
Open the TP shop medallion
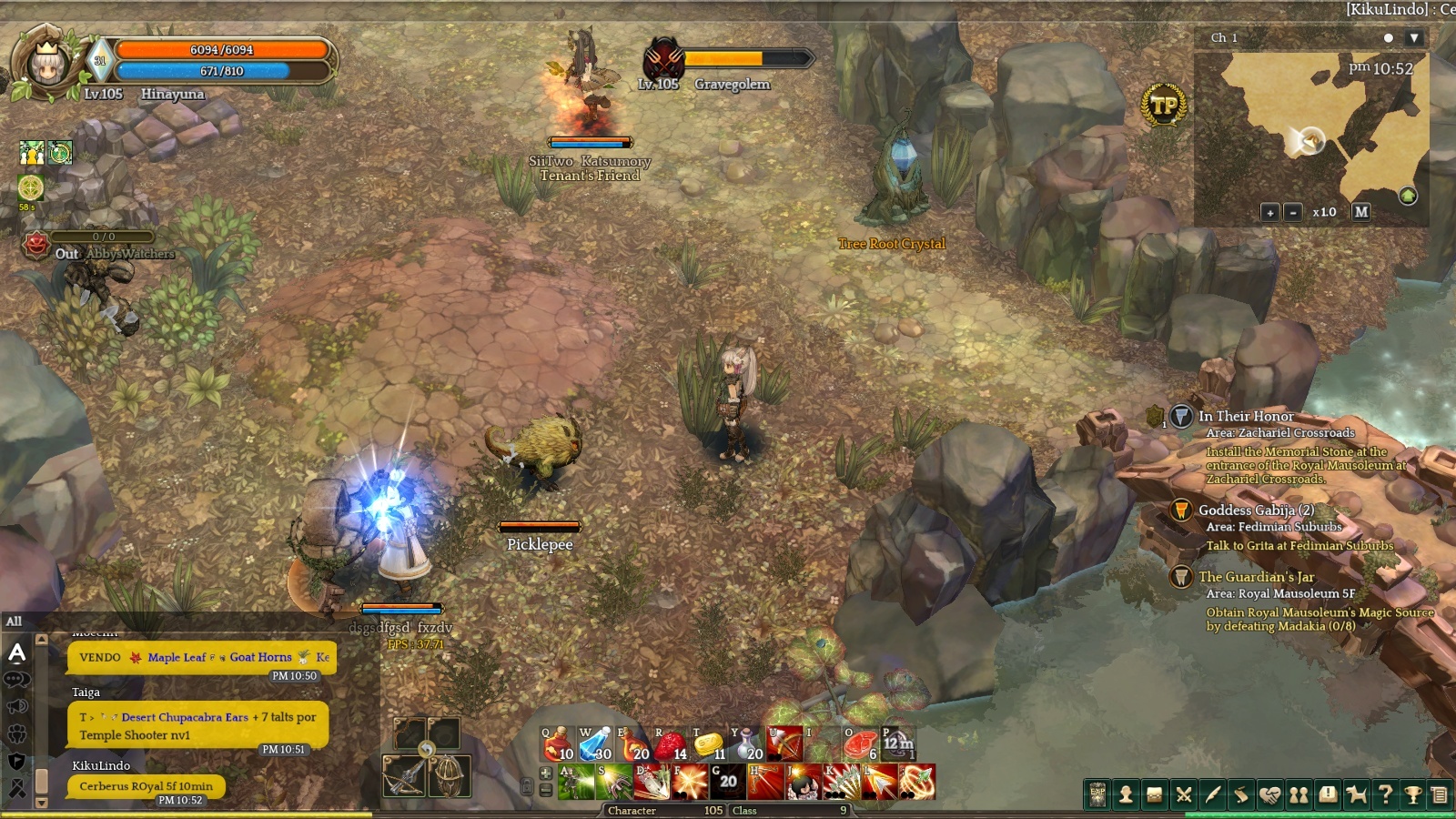1164,106
